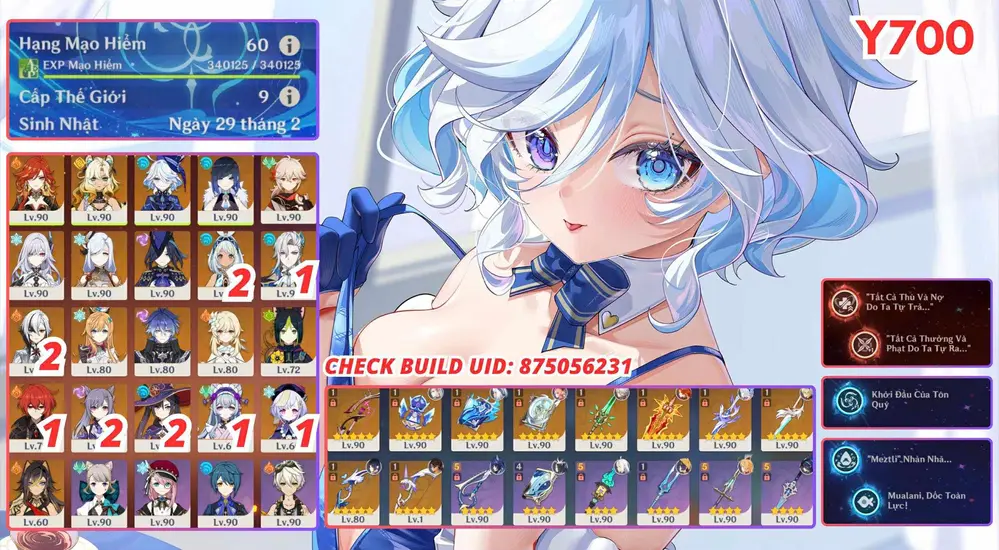Select the Keqing character portrait
999x550 pixels.
(x=100, y=412)
